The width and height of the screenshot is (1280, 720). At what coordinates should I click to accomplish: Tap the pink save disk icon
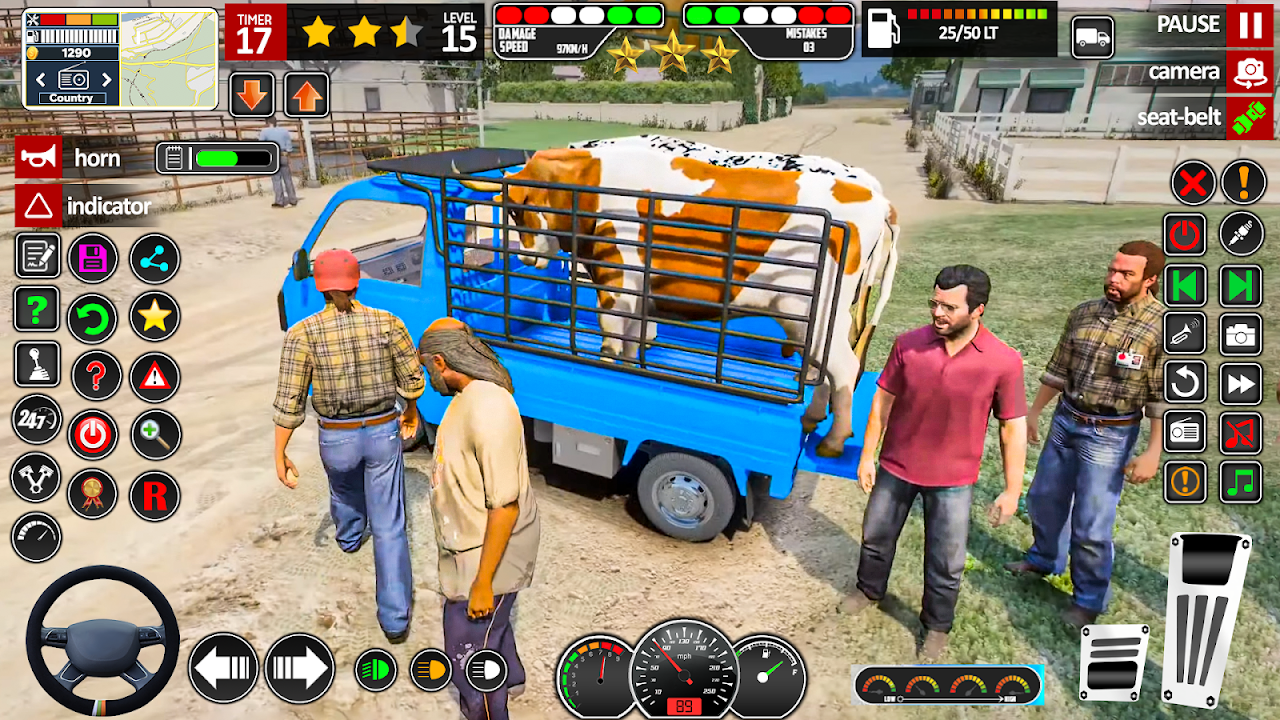click(x=93, y=258)
